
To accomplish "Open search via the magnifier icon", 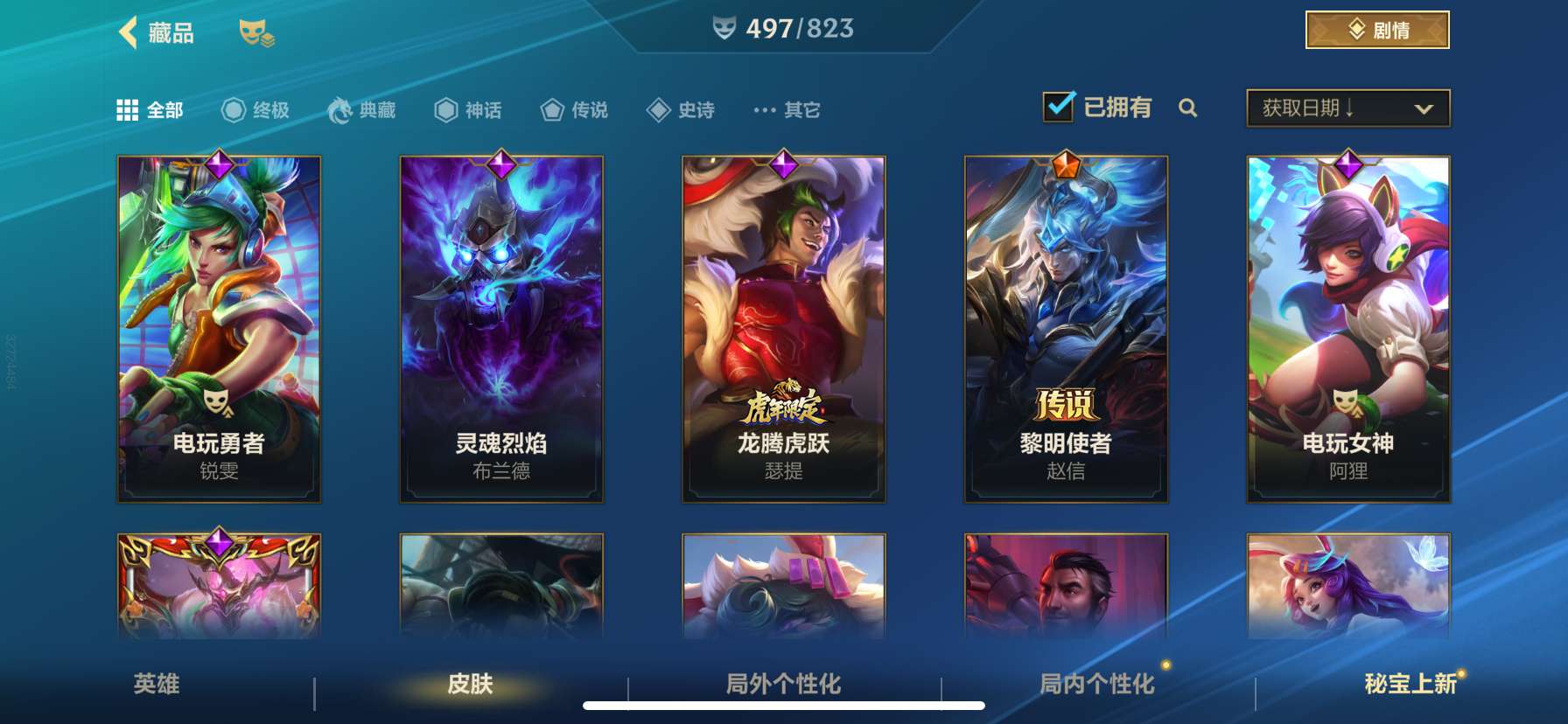I will pyautogui.click(x=1188, y=109).
